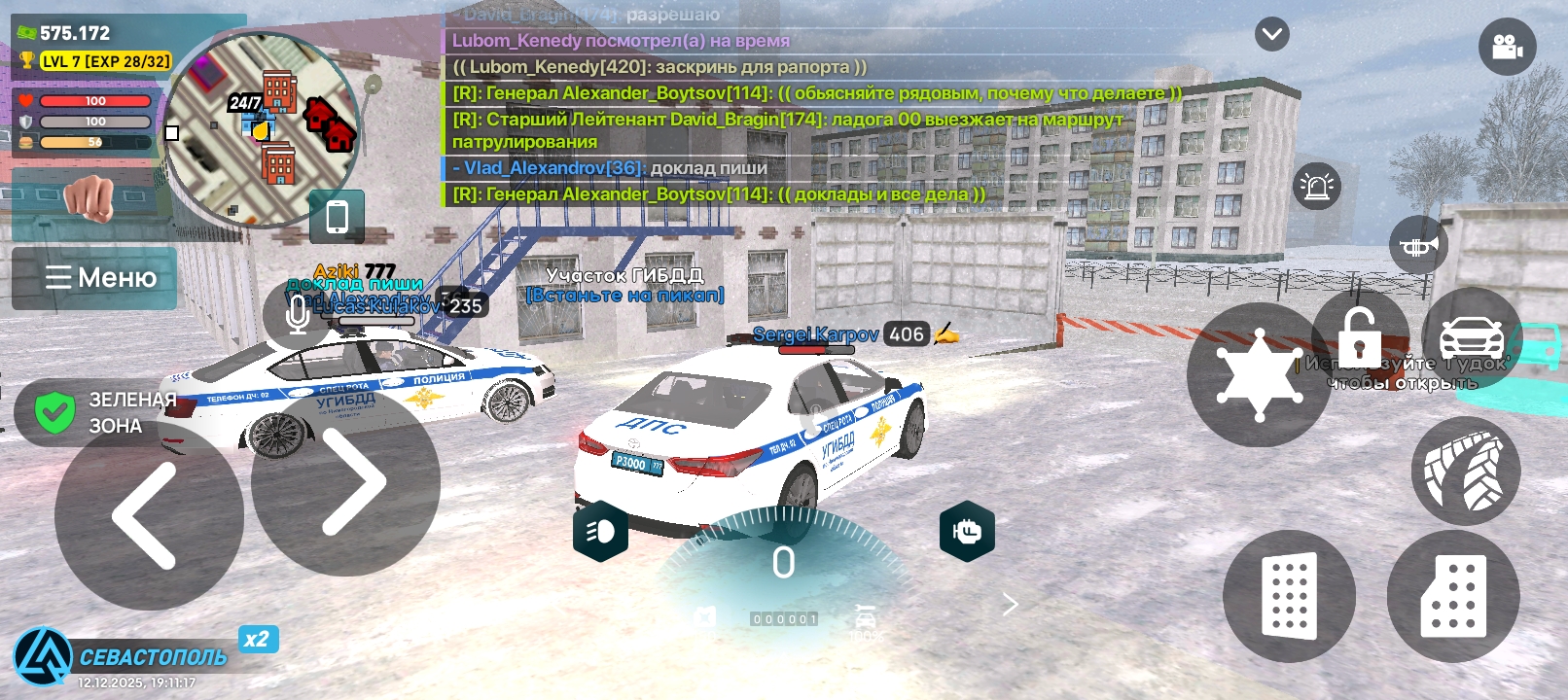Screen dimensions: 1568x700
Task: Tap the car icon button
Action: click(x=1471, y=336)
